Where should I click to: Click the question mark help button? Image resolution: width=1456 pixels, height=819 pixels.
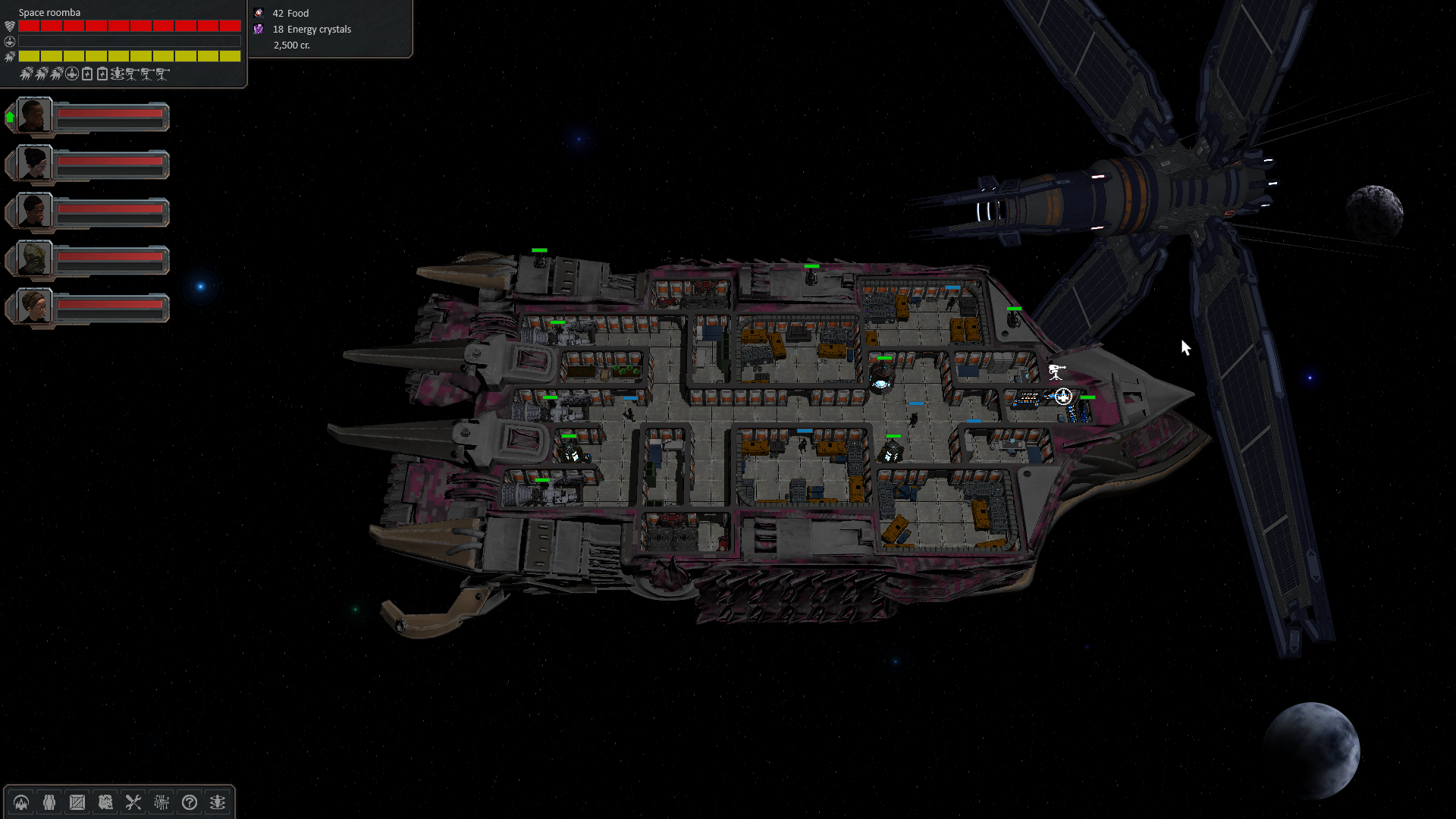(190, 802)
